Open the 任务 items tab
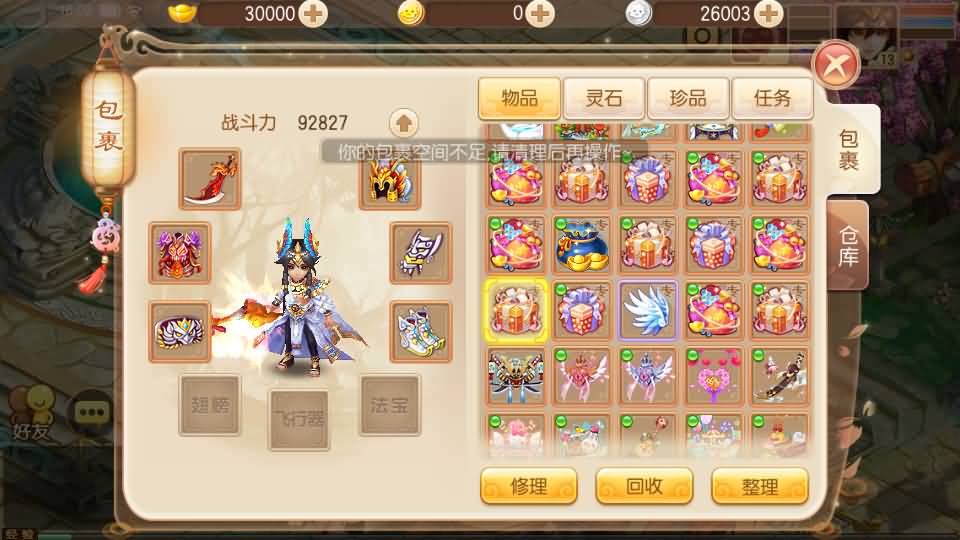The image size is (960, 540). [771, 98]
